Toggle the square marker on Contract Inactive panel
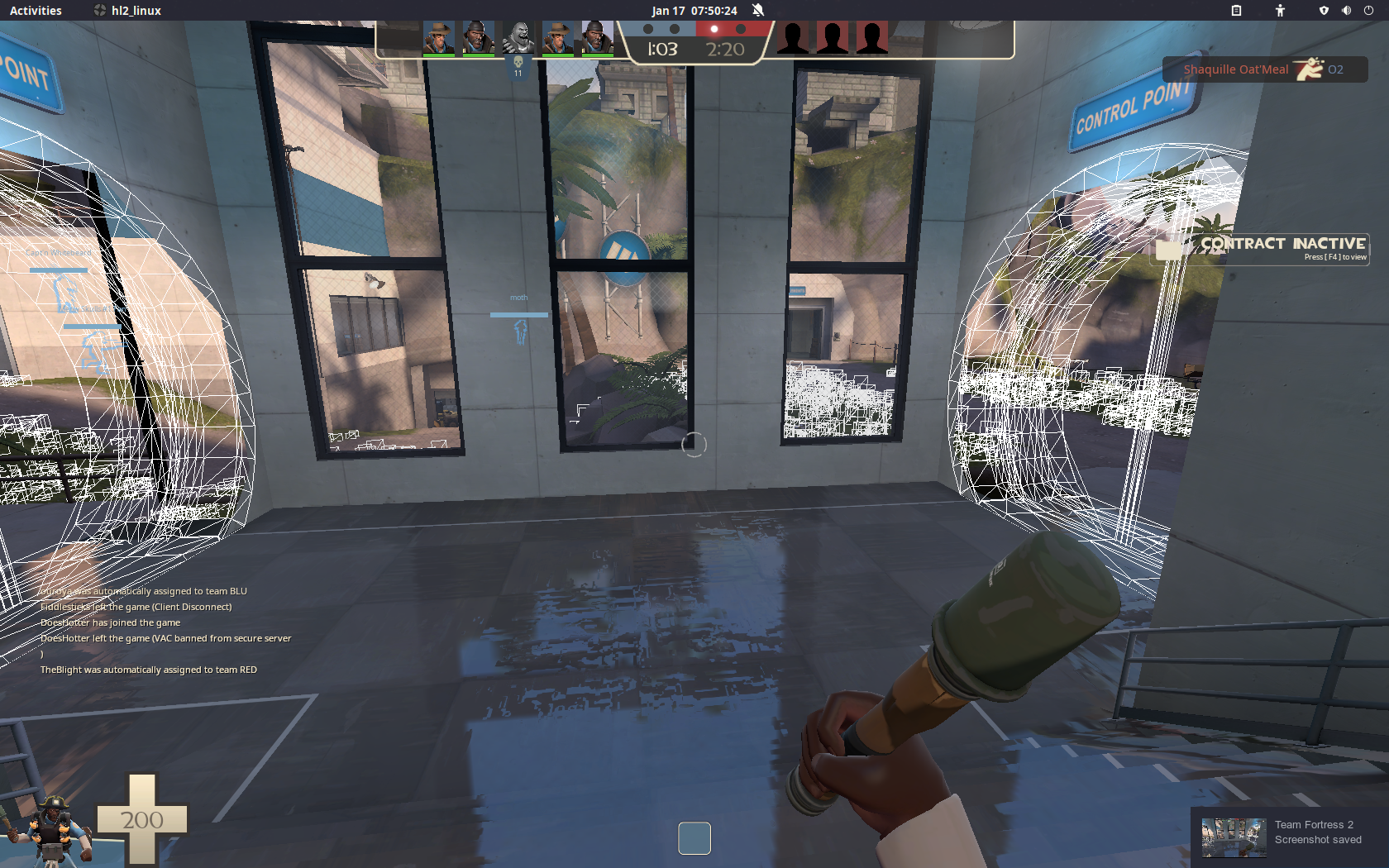This screenshot has width=1389, height=868. 1170,248
